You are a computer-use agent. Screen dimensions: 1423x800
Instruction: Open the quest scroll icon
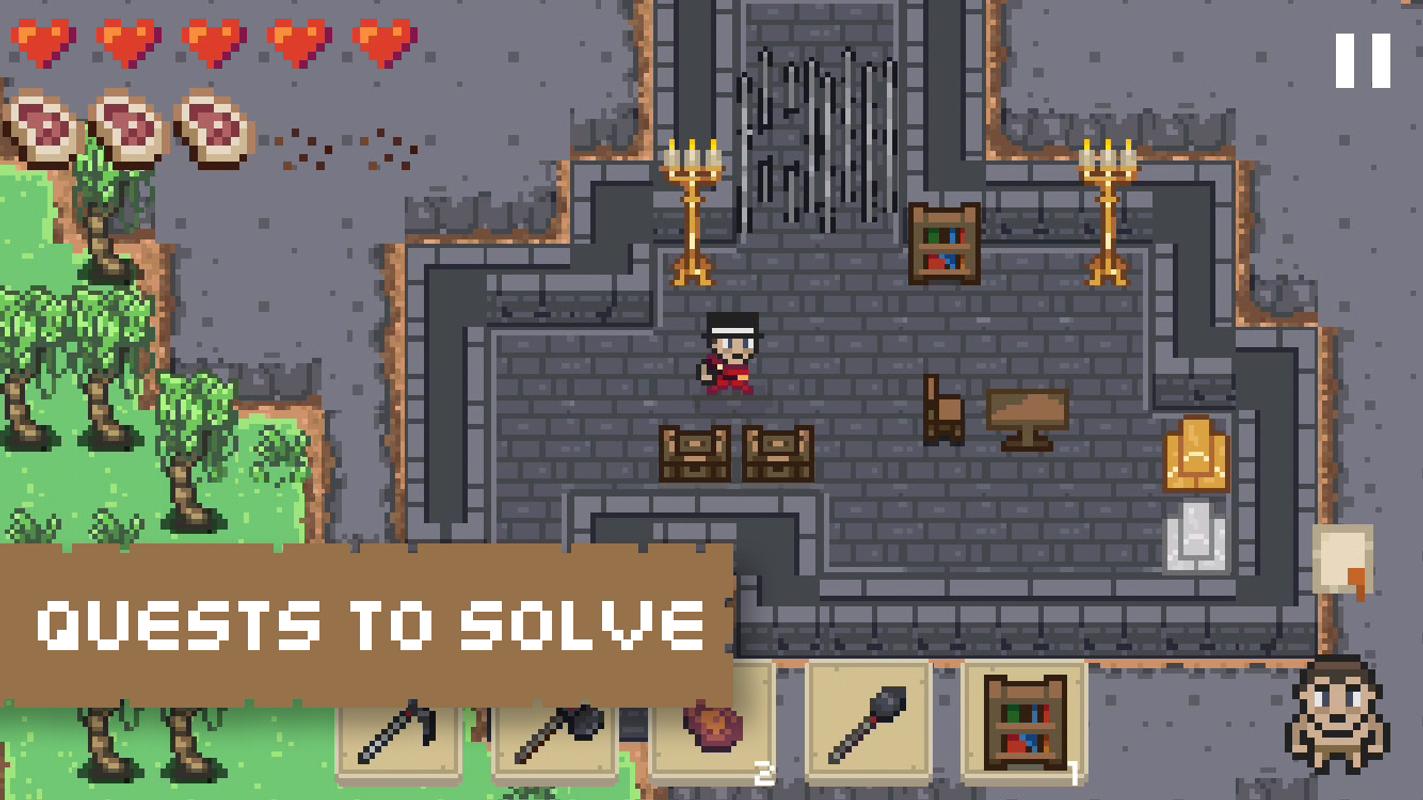(x=1343, y=562)
